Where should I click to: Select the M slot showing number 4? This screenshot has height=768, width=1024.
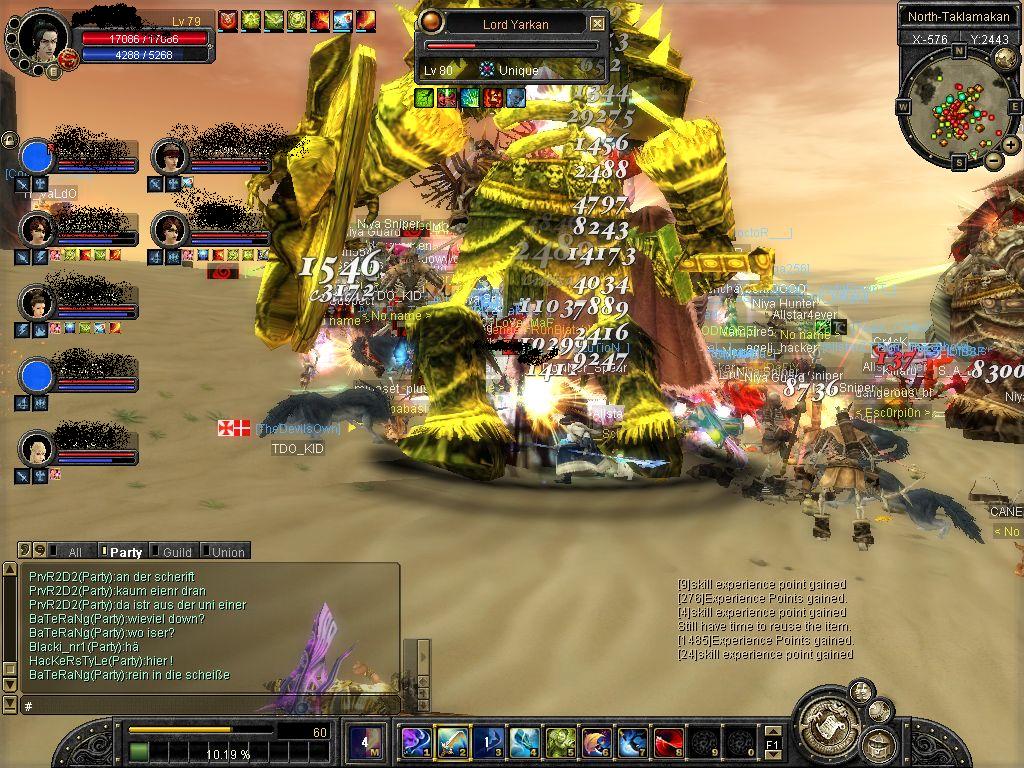(365, 743)
